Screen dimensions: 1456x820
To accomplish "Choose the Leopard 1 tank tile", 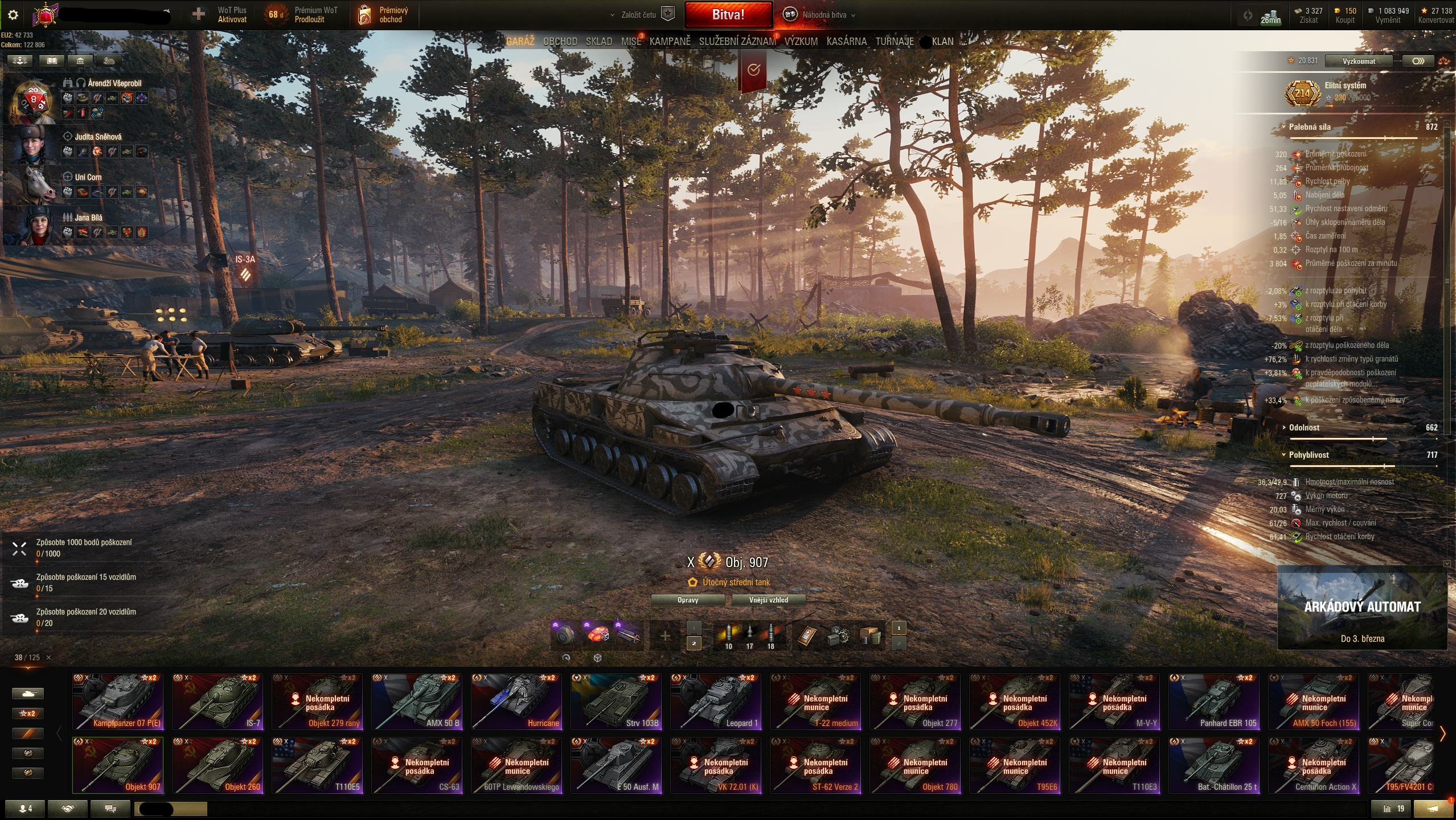I will coord(716,702).
